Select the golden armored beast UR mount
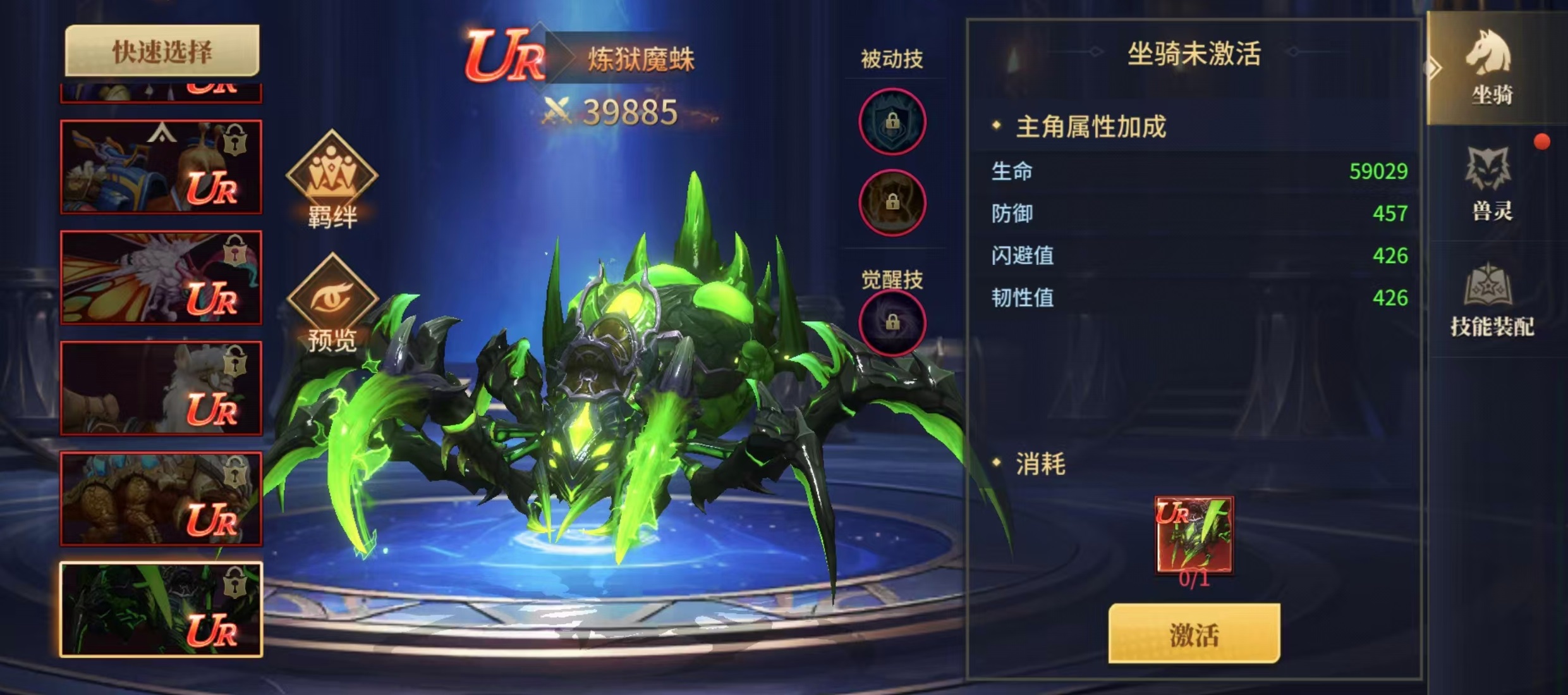 click(161, 498)
